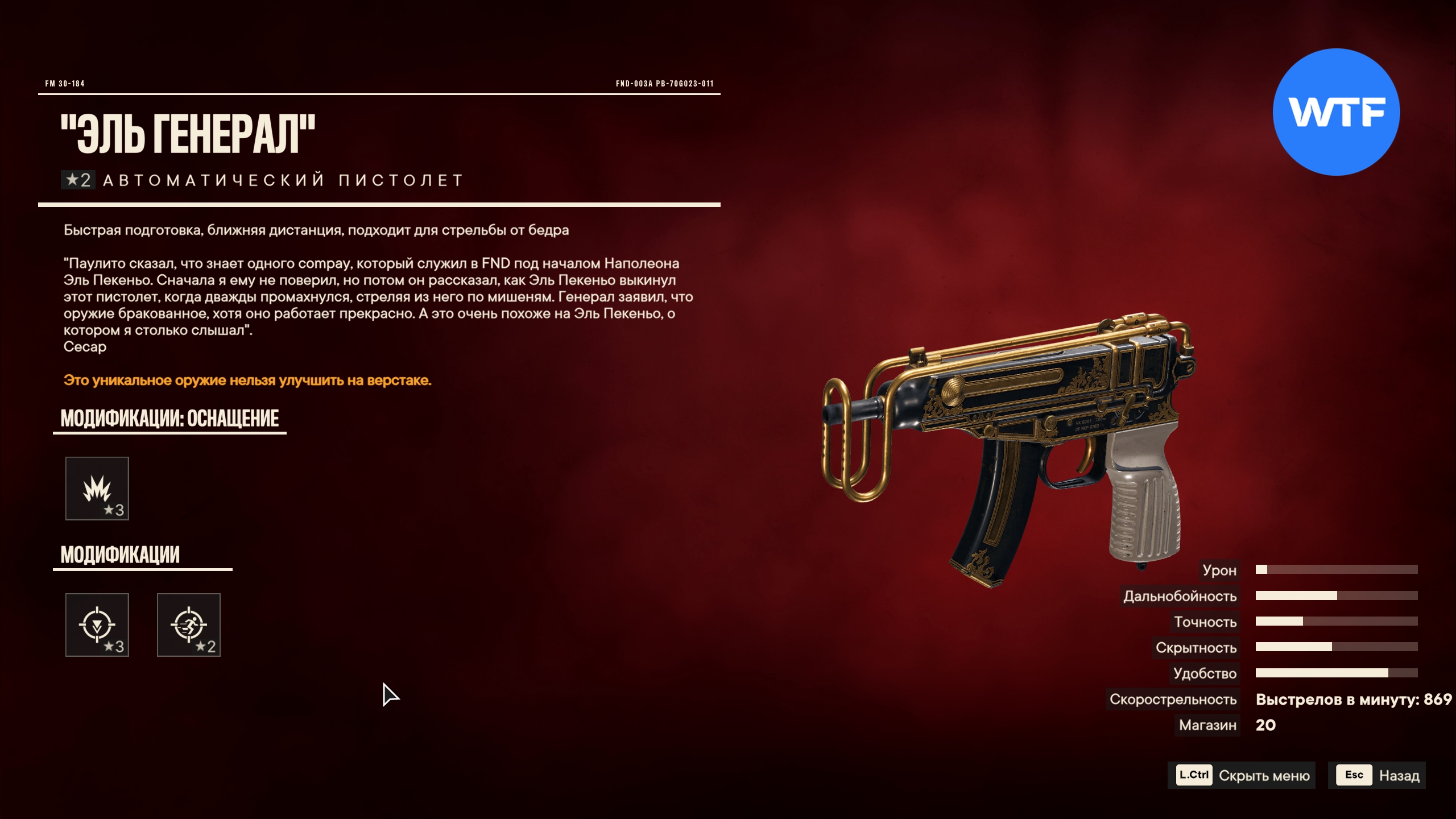Choose the running-figure crosshair modification slot
Screen dimensions: 1456x819
(189, 625)
